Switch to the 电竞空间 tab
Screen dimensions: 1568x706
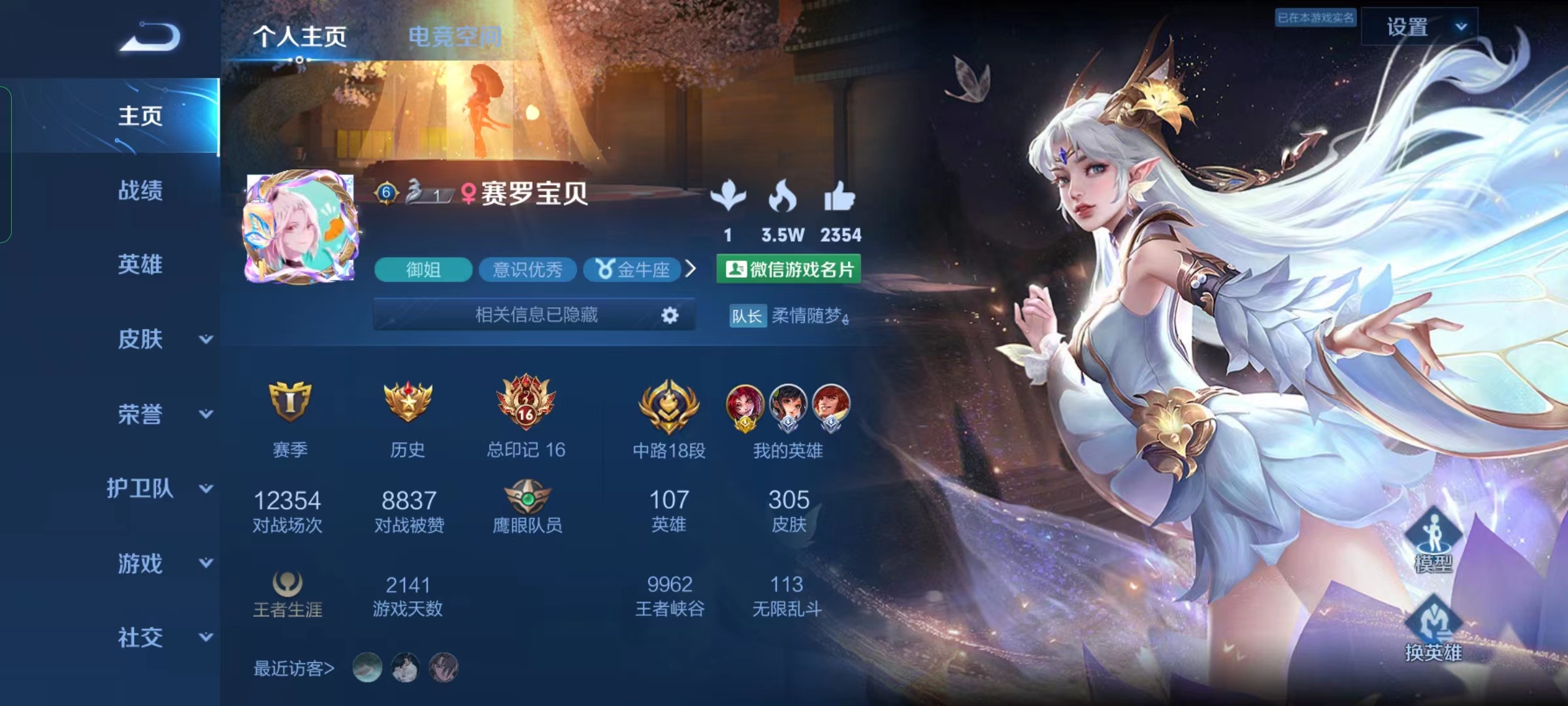click(455, 37)
